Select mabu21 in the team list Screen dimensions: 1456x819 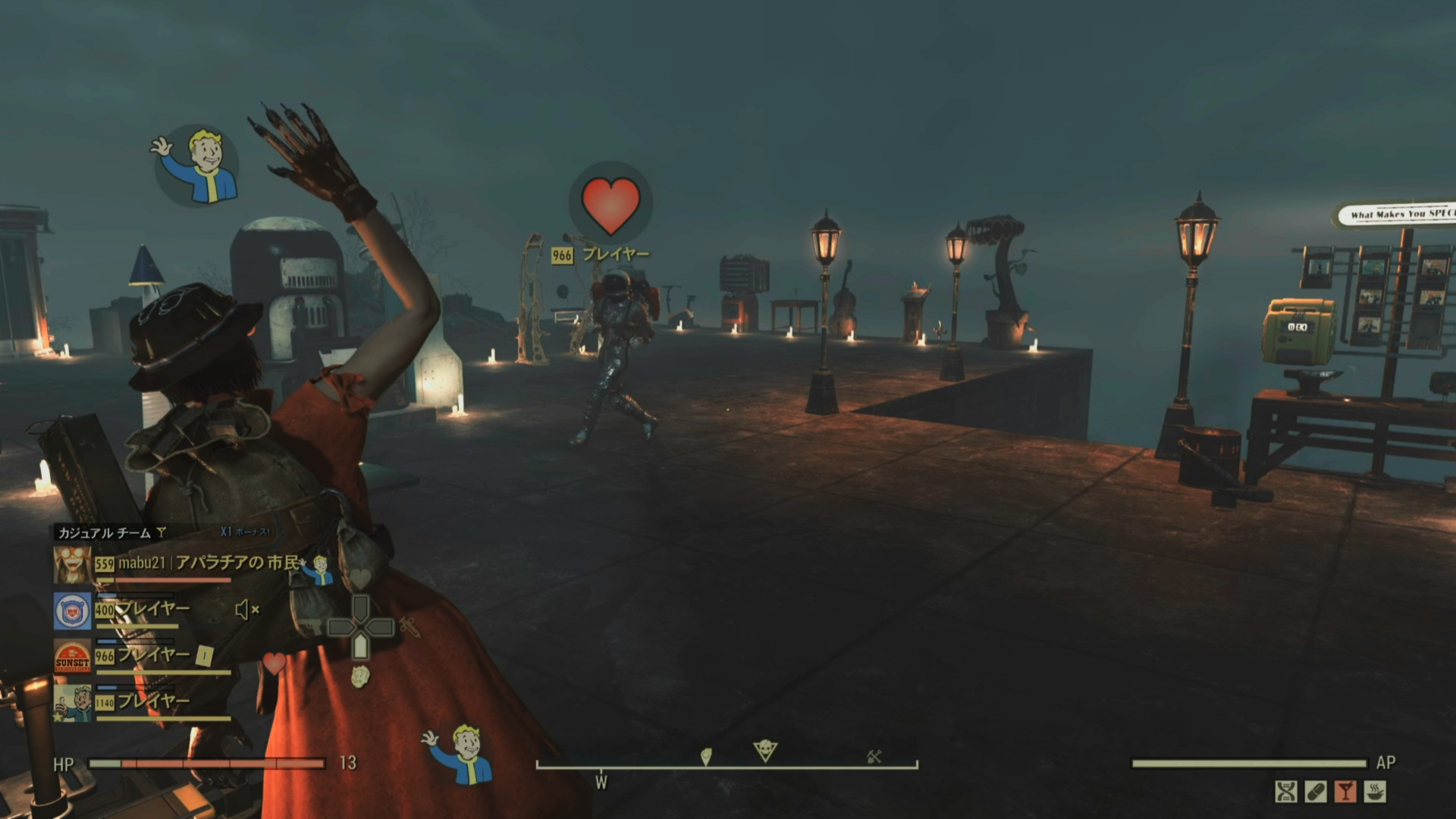pyautogui.click(x=141, y=563)
